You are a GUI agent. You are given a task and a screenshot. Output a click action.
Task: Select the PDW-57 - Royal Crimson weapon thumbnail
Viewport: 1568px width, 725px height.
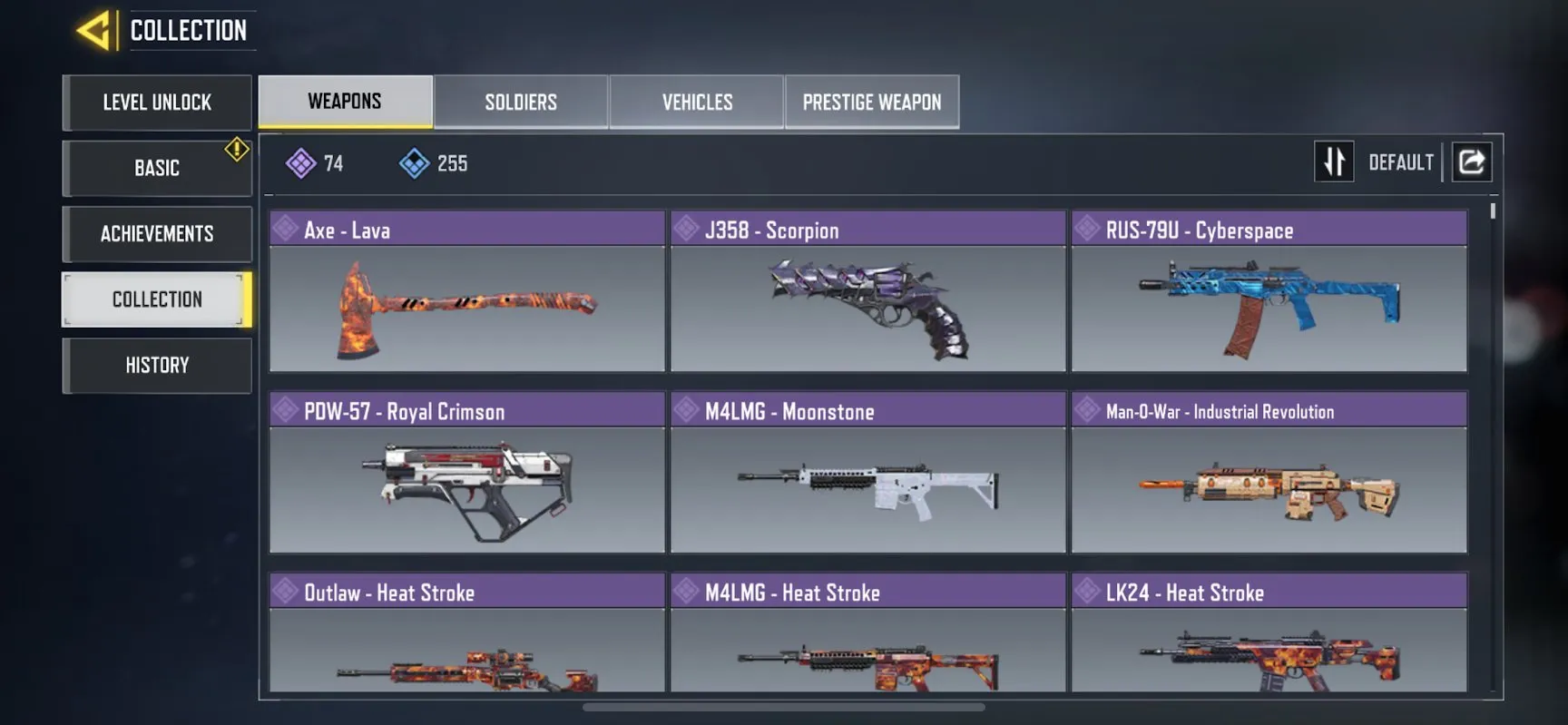pos(466,490)
